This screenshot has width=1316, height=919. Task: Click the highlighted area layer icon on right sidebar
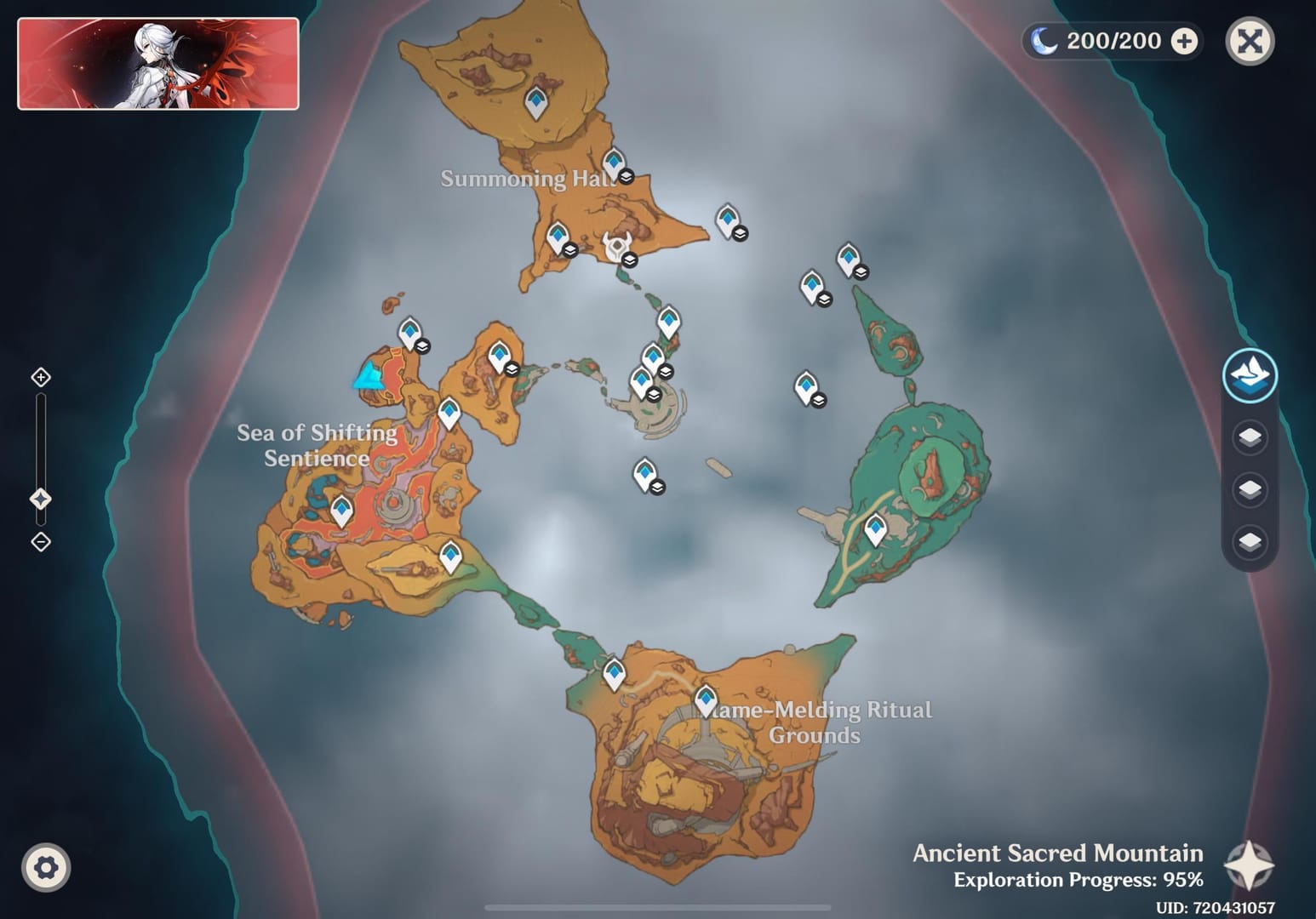coord(1250,375)
